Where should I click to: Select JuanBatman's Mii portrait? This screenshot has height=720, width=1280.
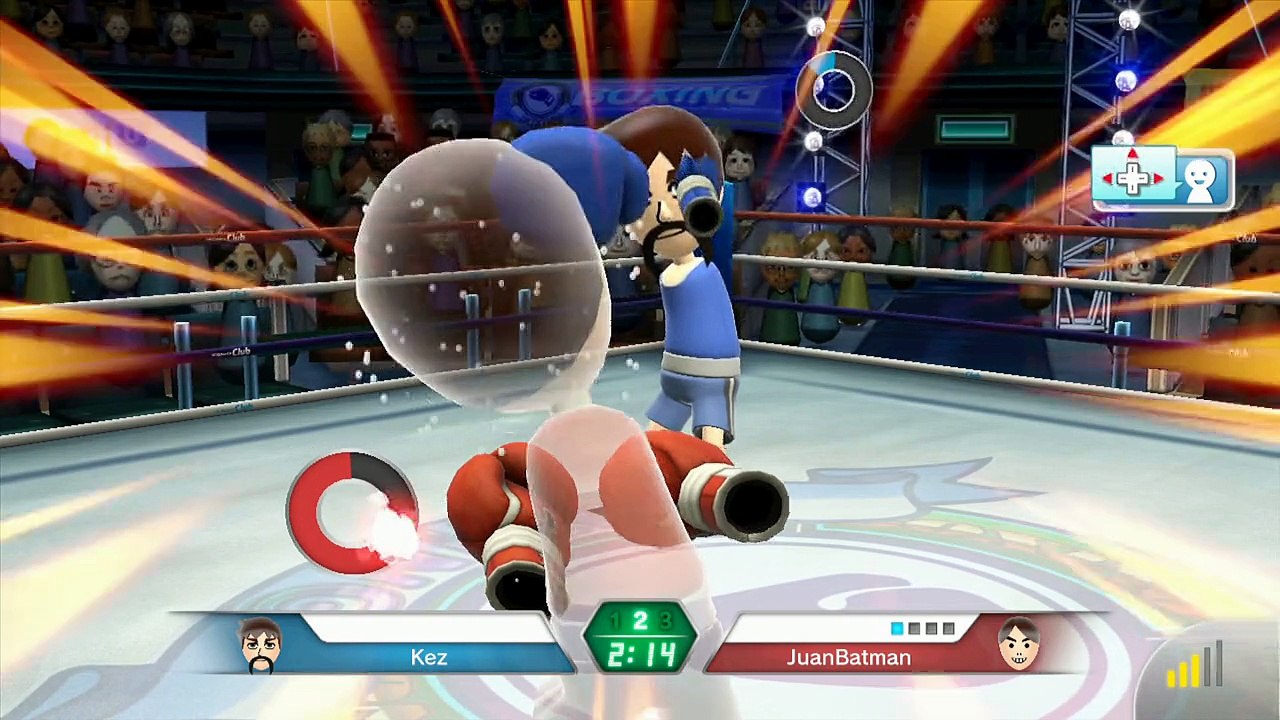click(x=1019, y=645)
